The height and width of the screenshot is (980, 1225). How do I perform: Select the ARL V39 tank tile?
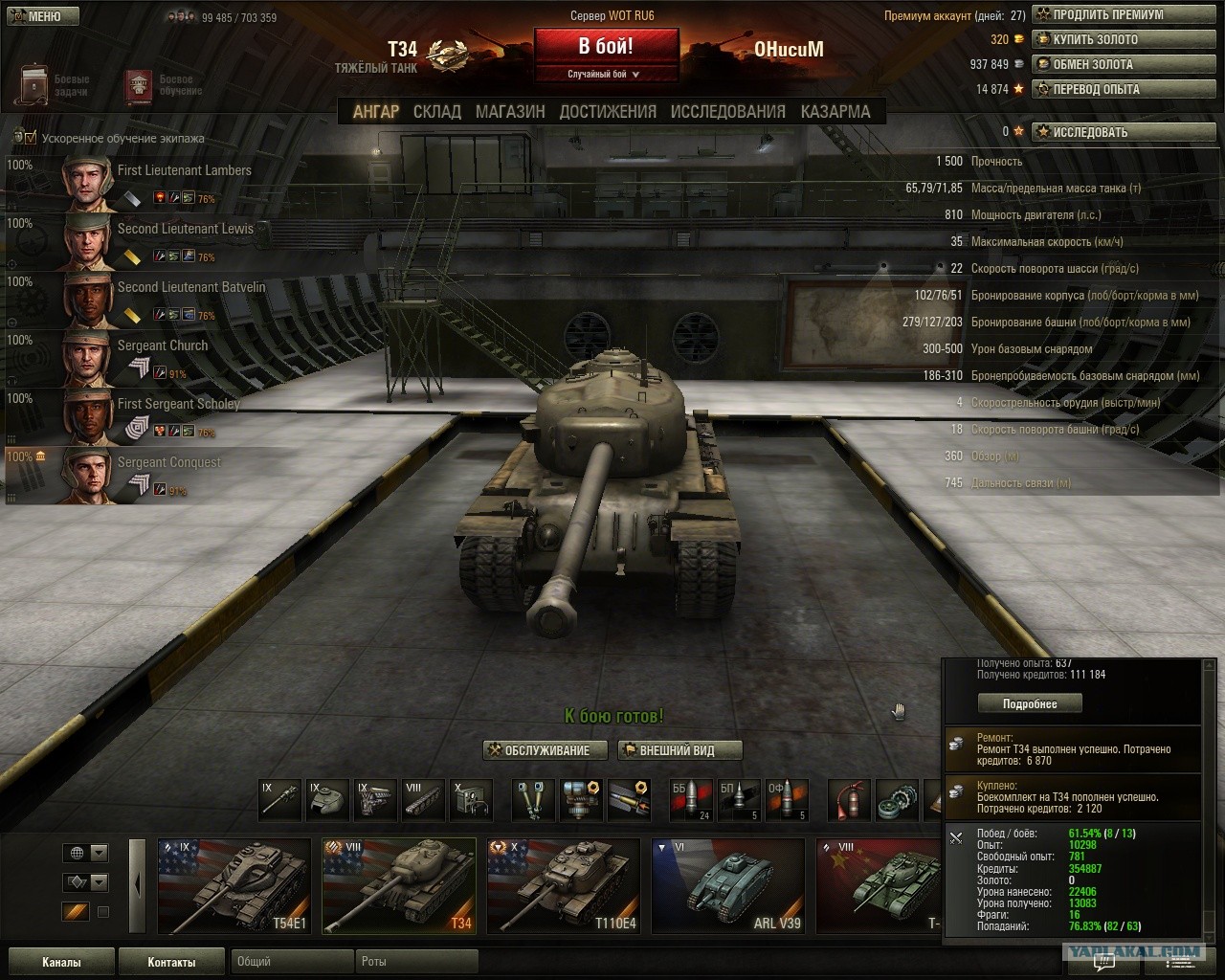(727, 886)
